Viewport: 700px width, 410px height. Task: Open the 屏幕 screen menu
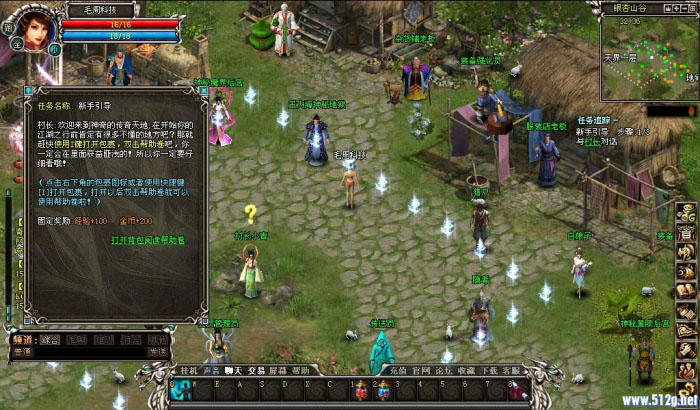click(281, 370)
